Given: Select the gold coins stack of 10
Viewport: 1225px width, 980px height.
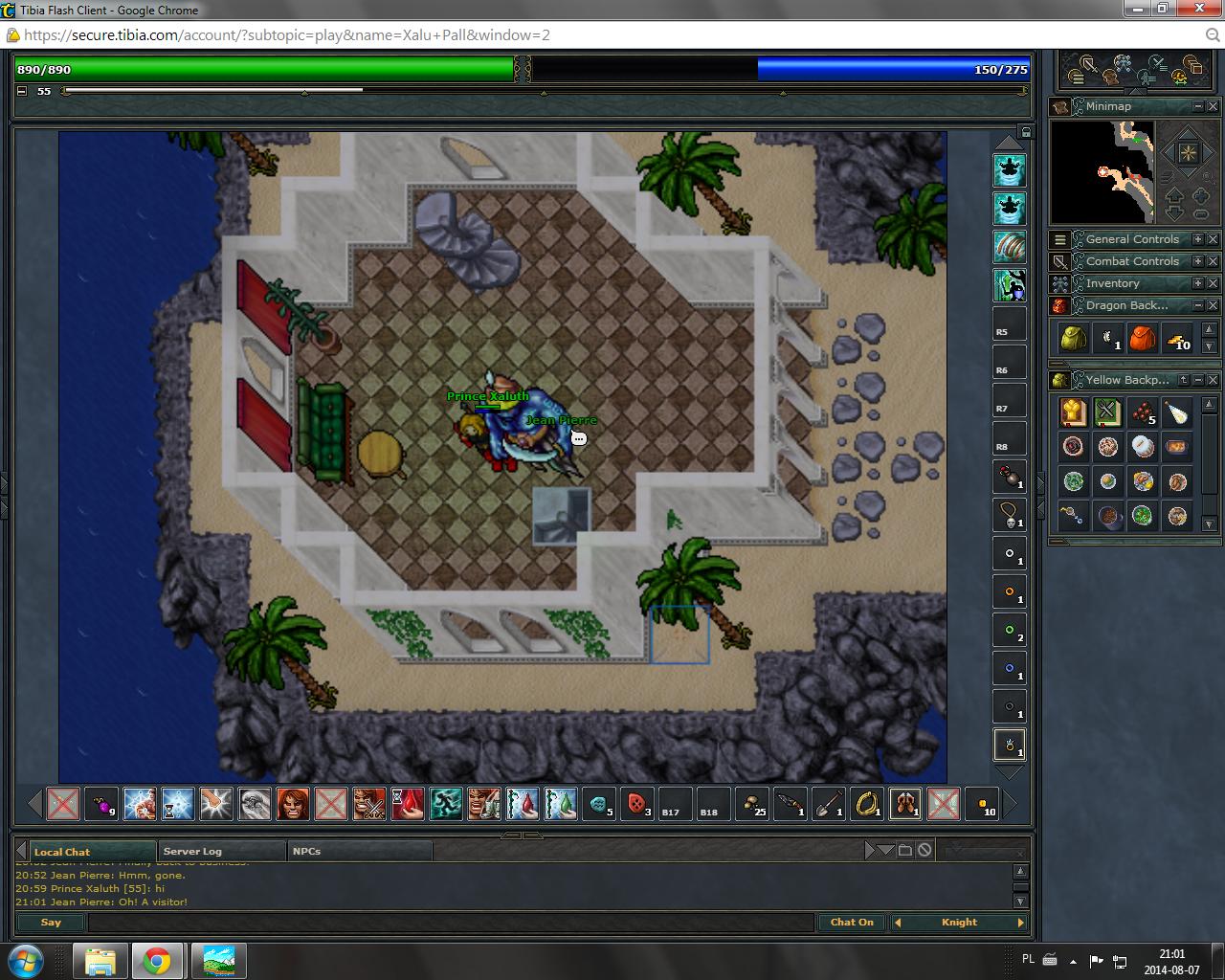Looking at the screenshot, I should pyautogui.click(x=1178, y=338).
